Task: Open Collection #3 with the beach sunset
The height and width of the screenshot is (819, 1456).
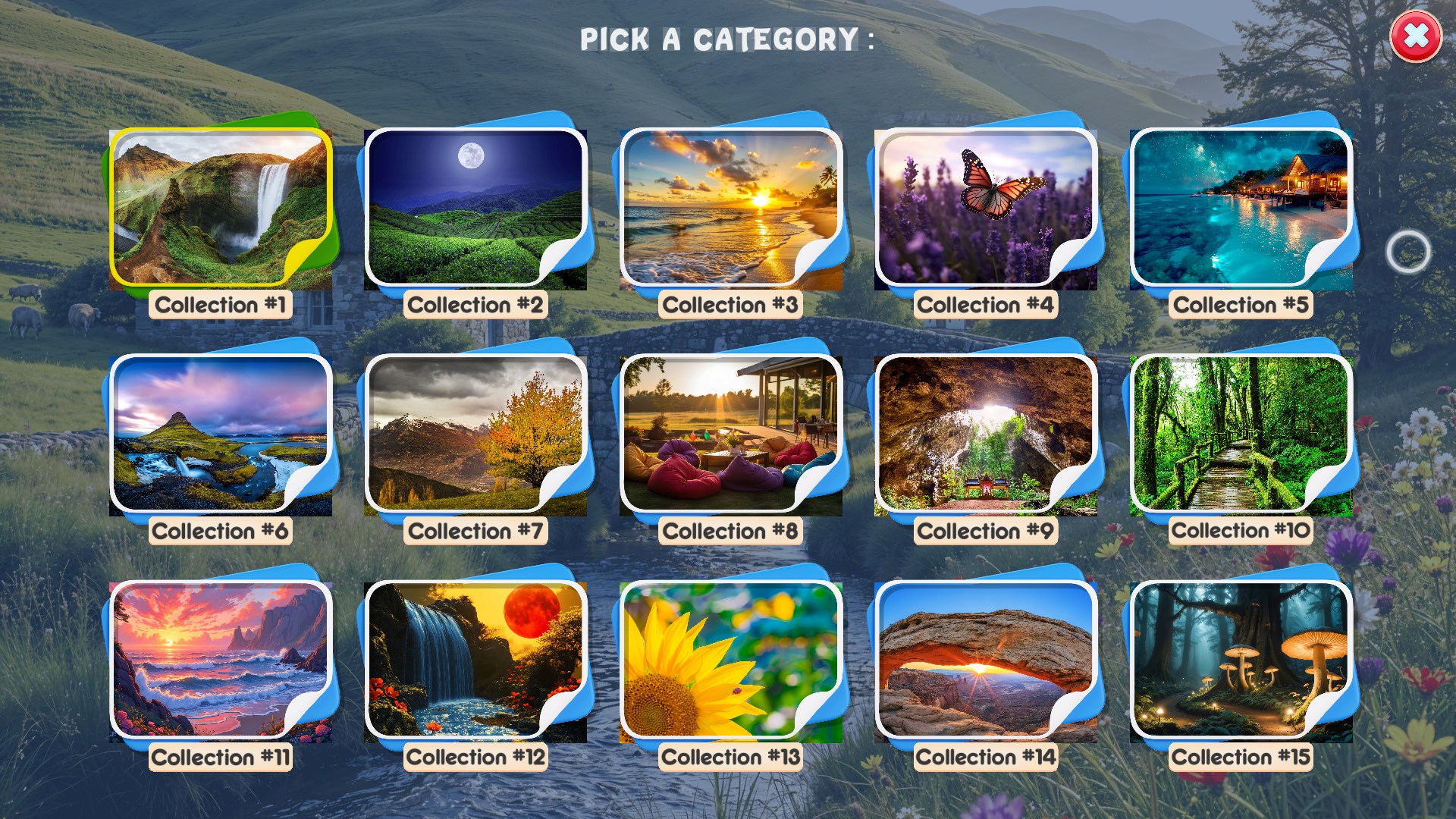Action: point(732,206)
